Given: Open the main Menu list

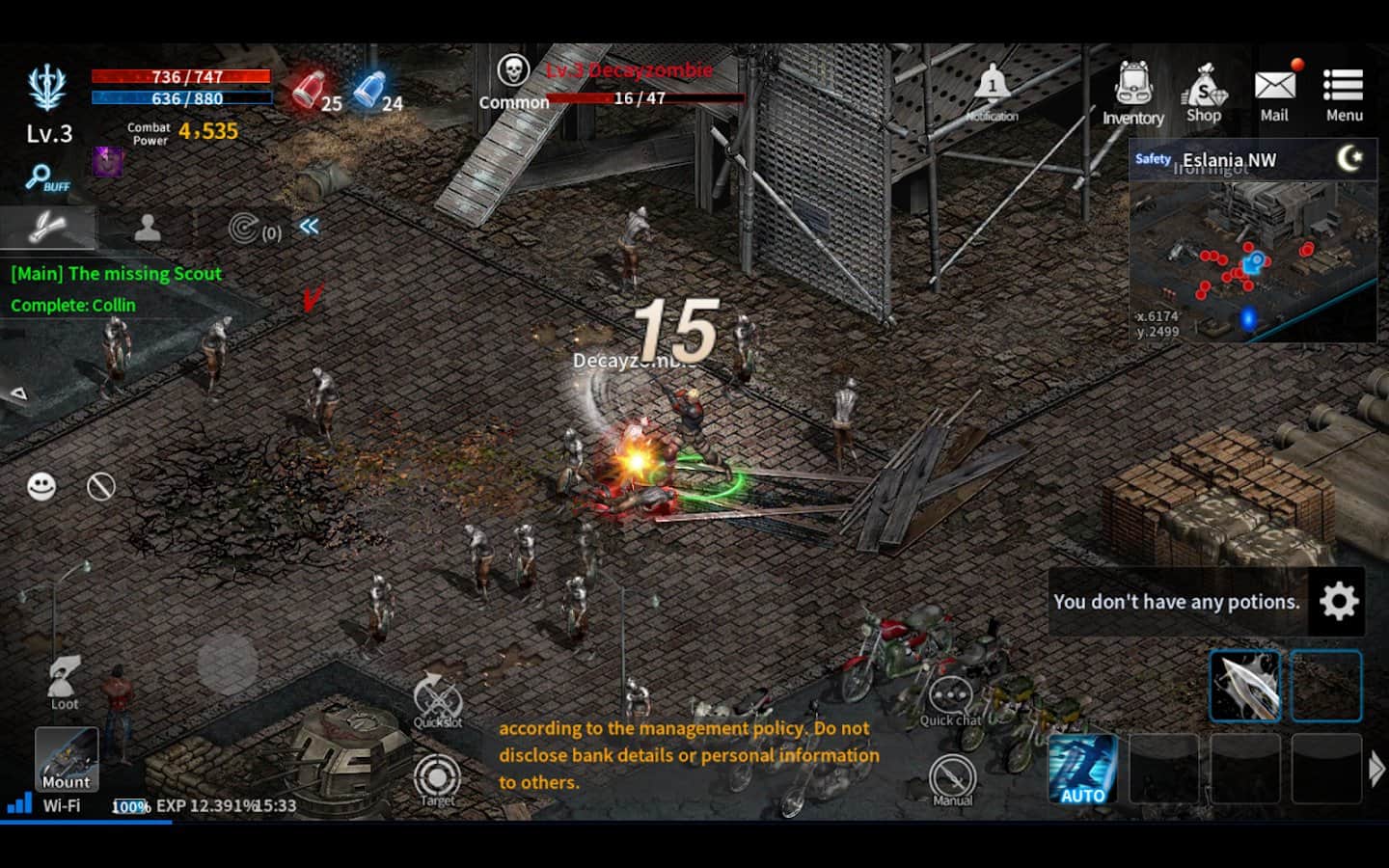Looking at the screenshot, I should pyautogui.click(x=1344, y=94).
